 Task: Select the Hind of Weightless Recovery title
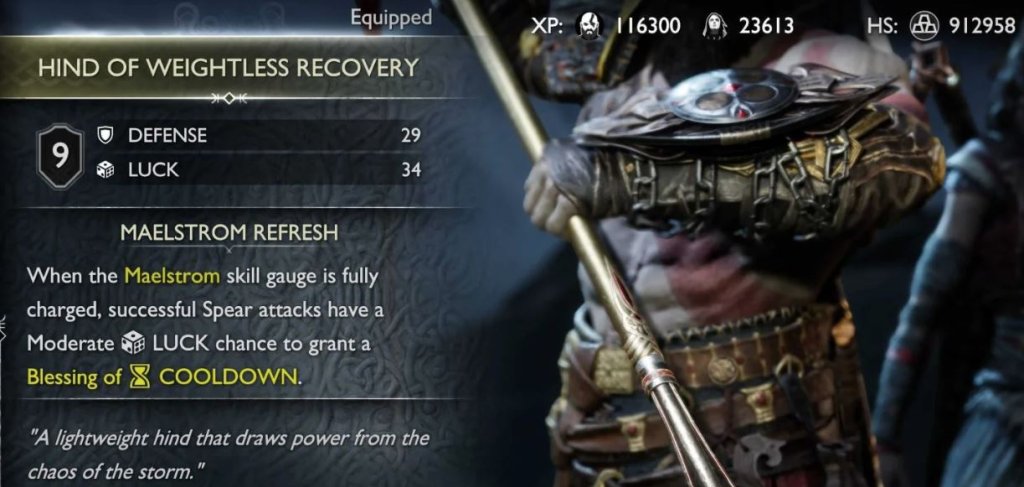click(227, 68)
